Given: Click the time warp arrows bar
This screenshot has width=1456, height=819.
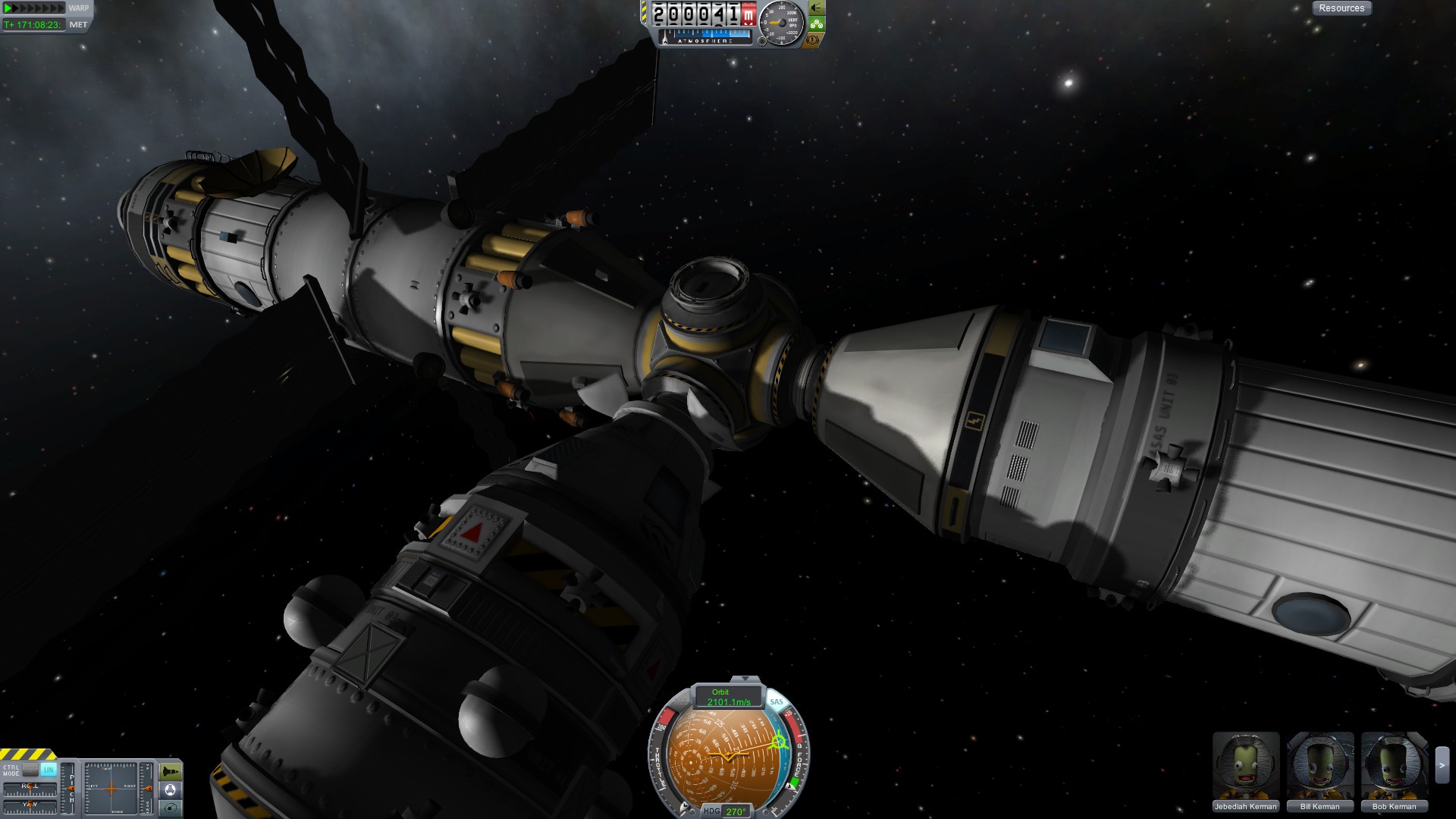Looking at the screenshot, I should [x=35, y=8].
